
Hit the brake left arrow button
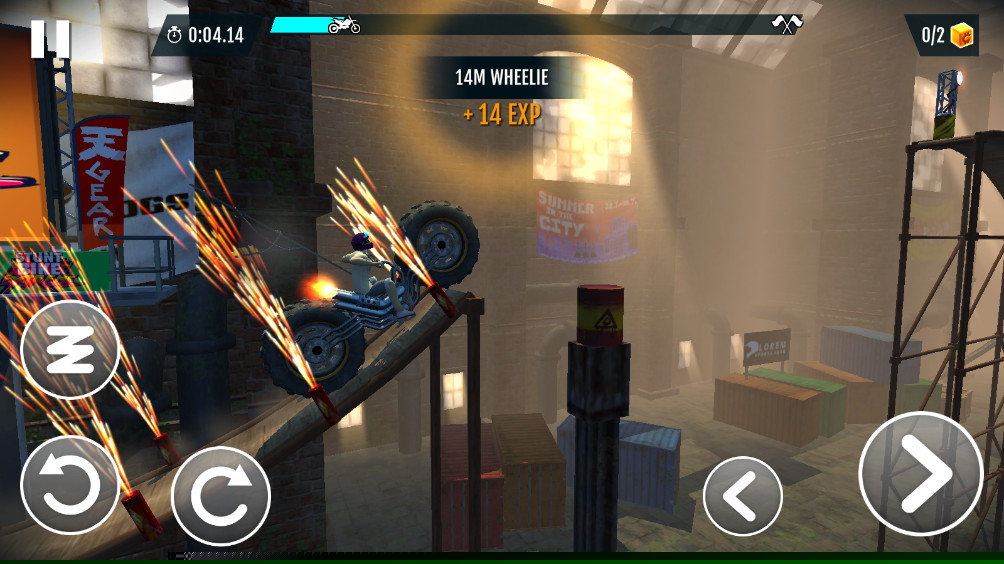(742, 496)
